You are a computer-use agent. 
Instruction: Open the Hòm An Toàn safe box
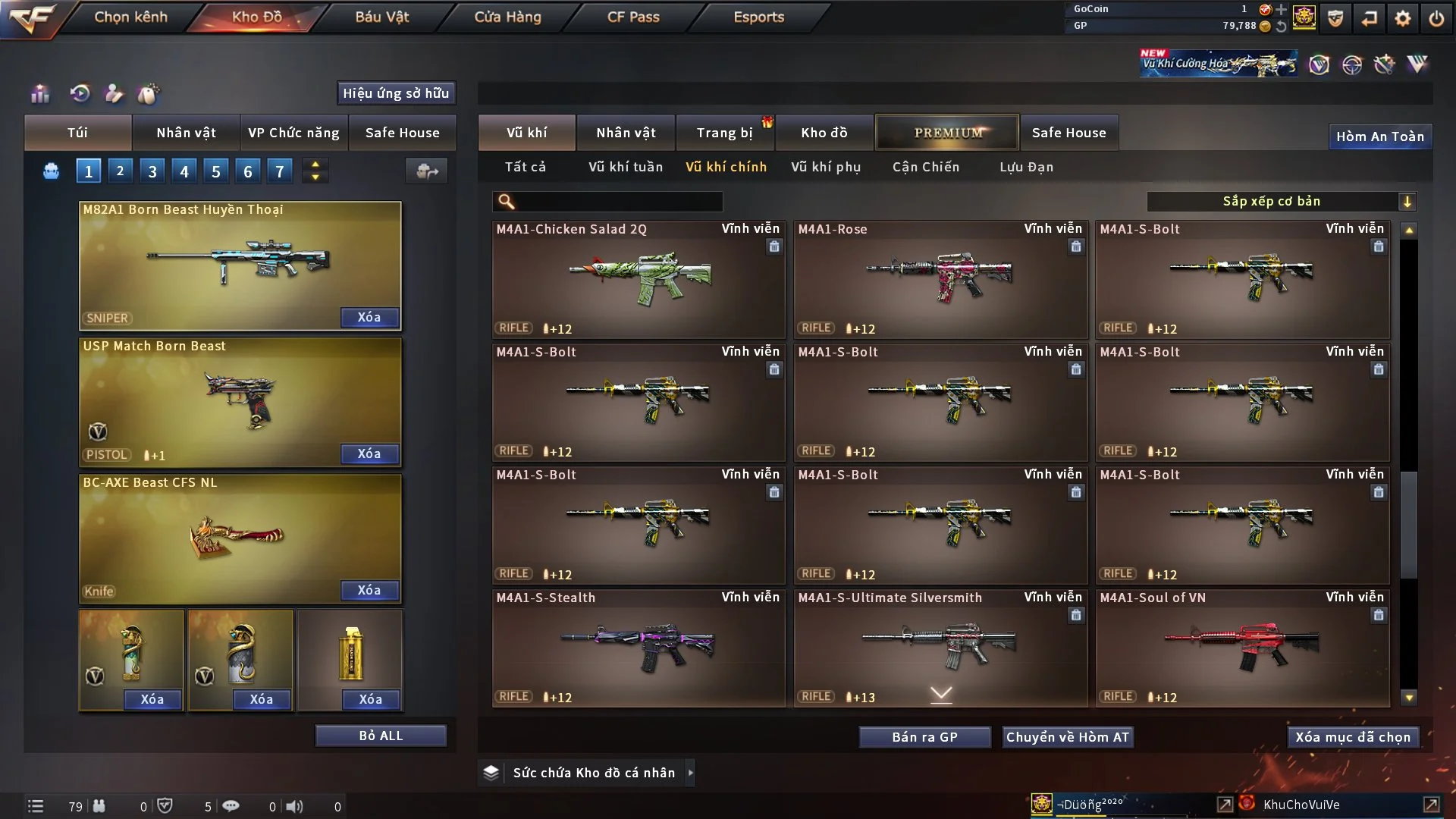coord(1379,136)
